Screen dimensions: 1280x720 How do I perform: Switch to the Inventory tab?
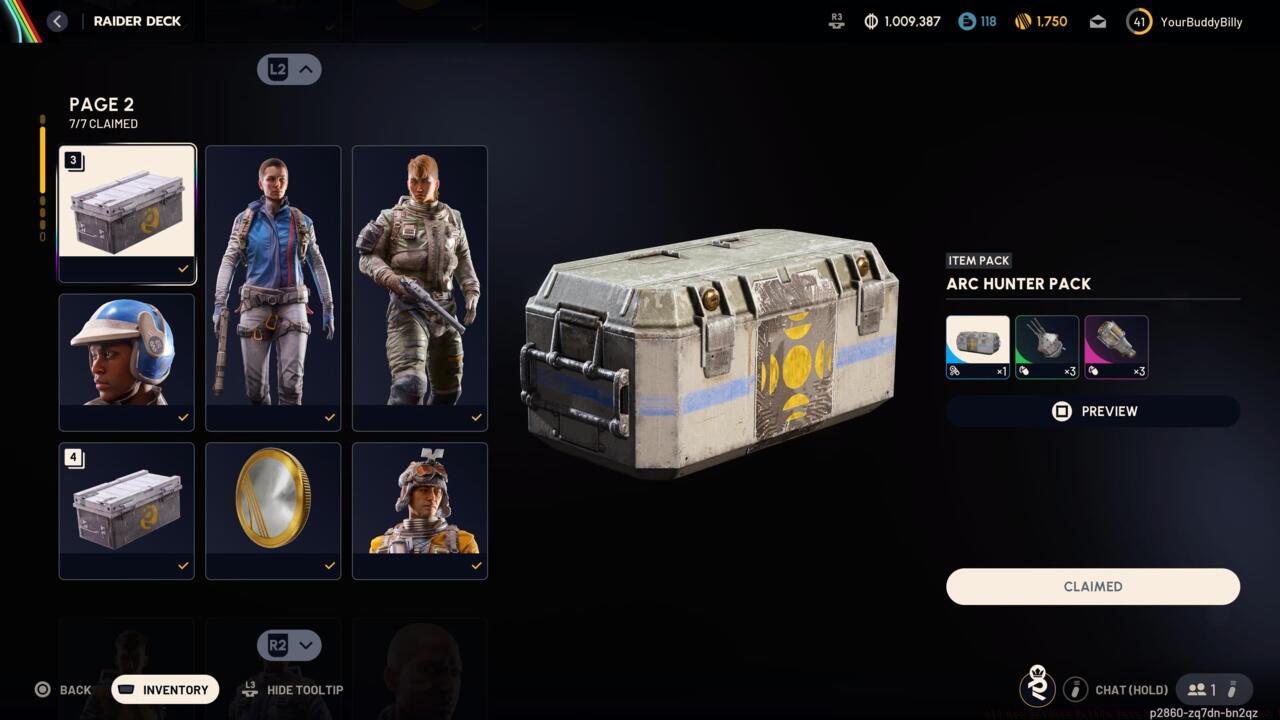coord(164,689)
